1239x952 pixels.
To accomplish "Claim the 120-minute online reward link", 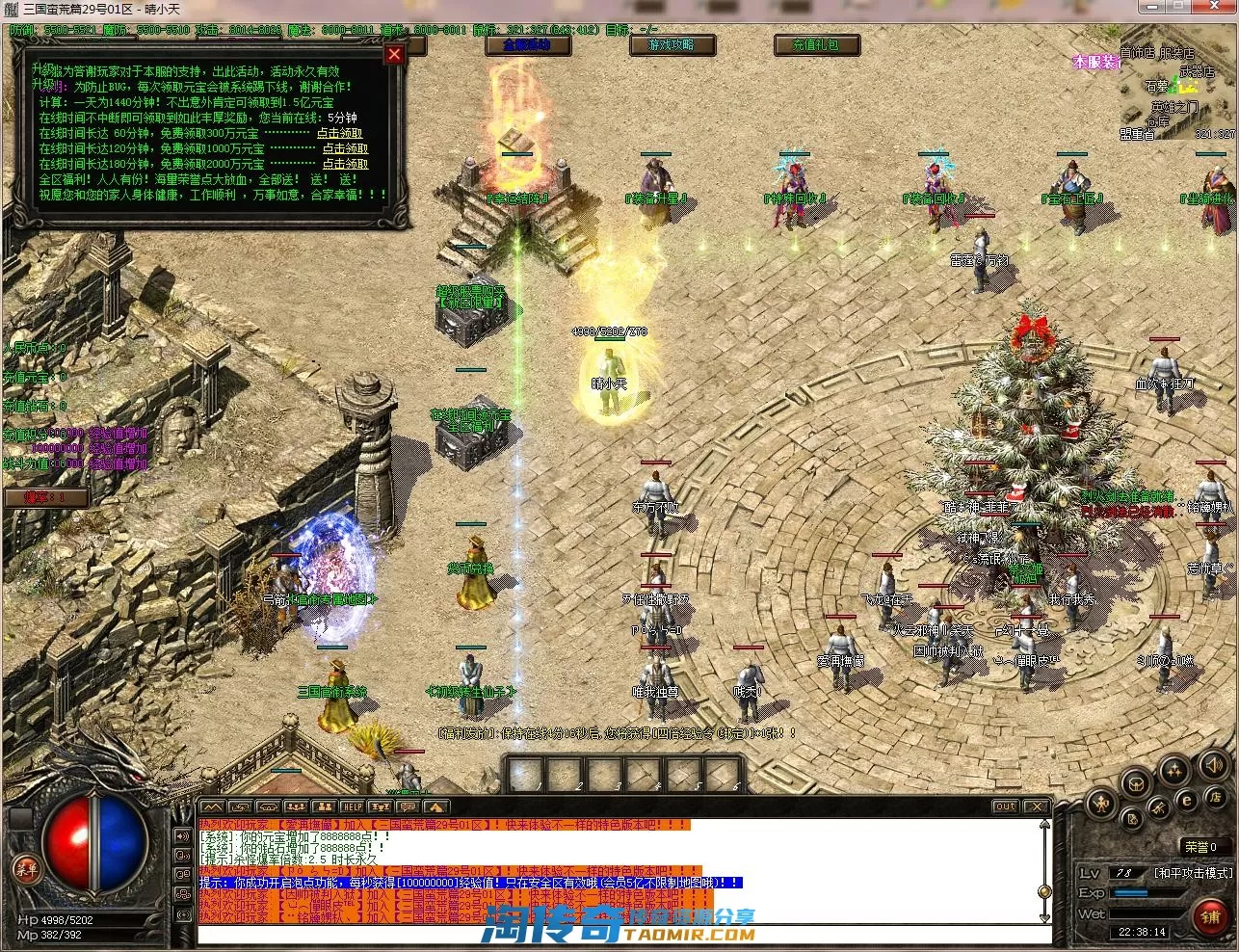I will click(x=345, y=149).
